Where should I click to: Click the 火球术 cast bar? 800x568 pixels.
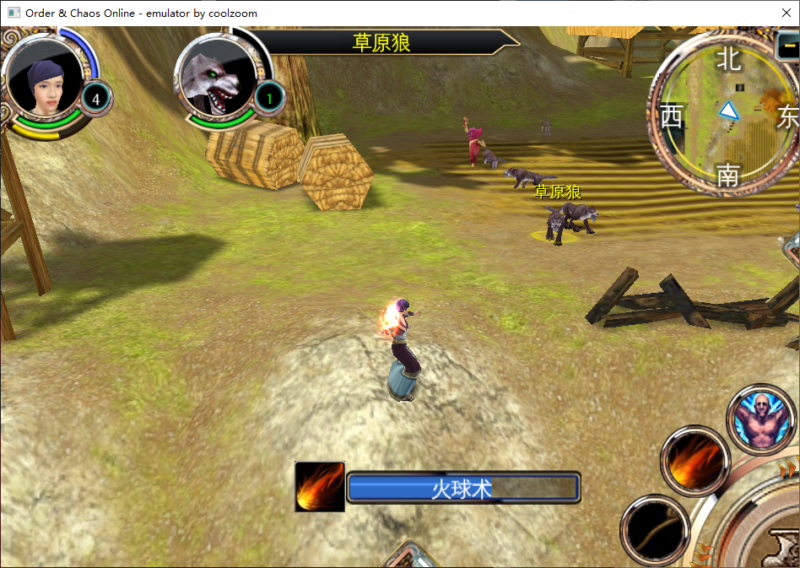tap(462, 488)
